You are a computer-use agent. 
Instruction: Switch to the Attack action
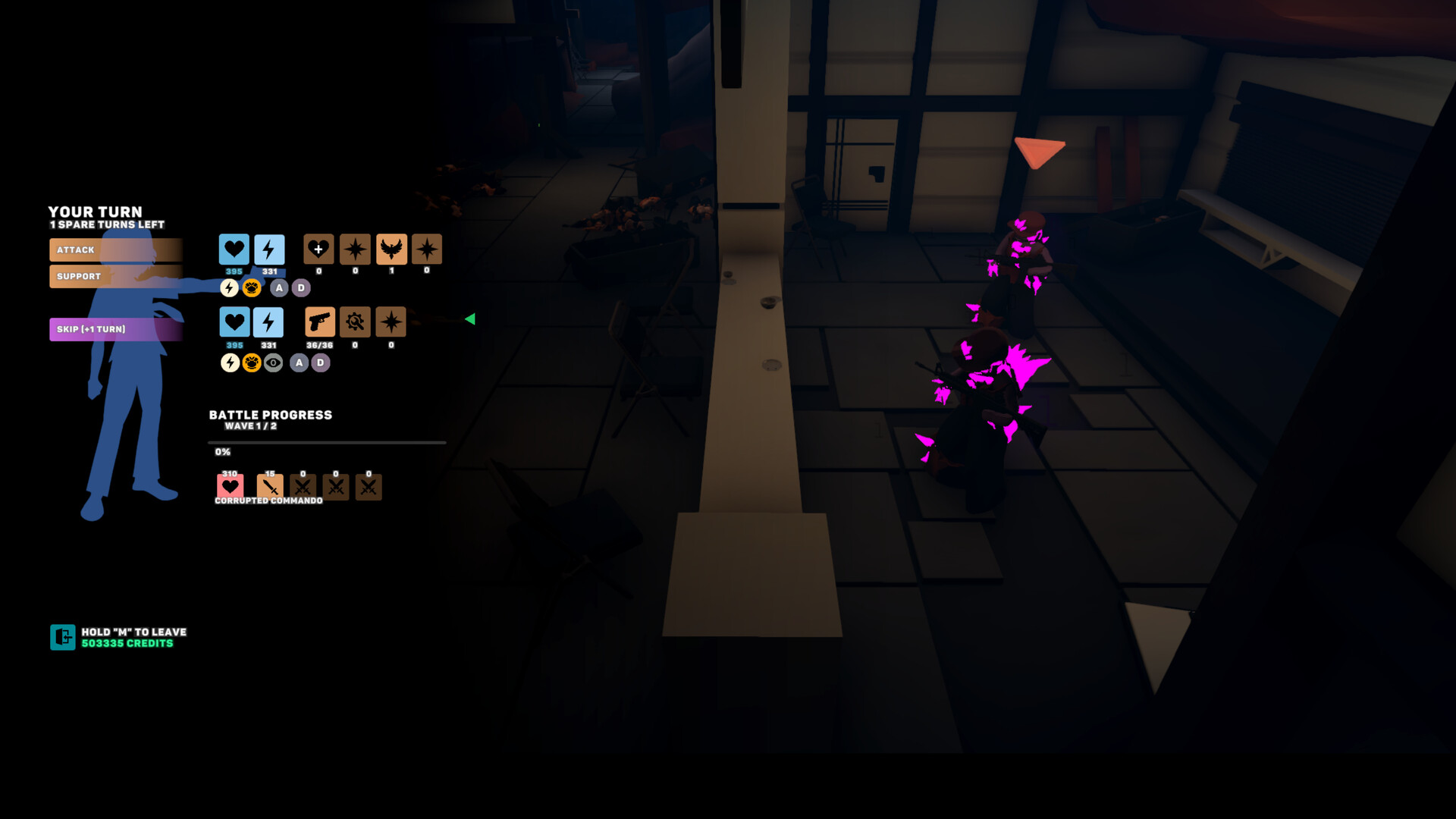(x=115, y=249)
